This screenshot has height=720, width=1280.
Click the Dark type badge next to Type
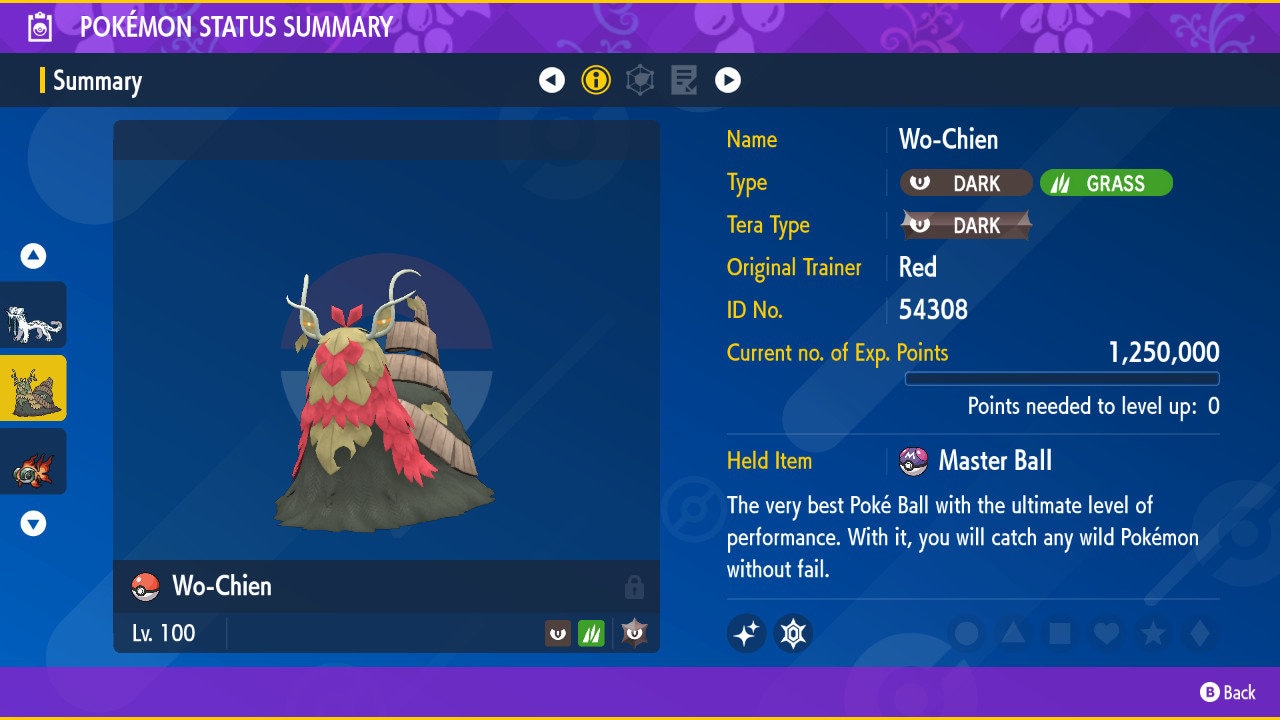(x=966, y=183)
